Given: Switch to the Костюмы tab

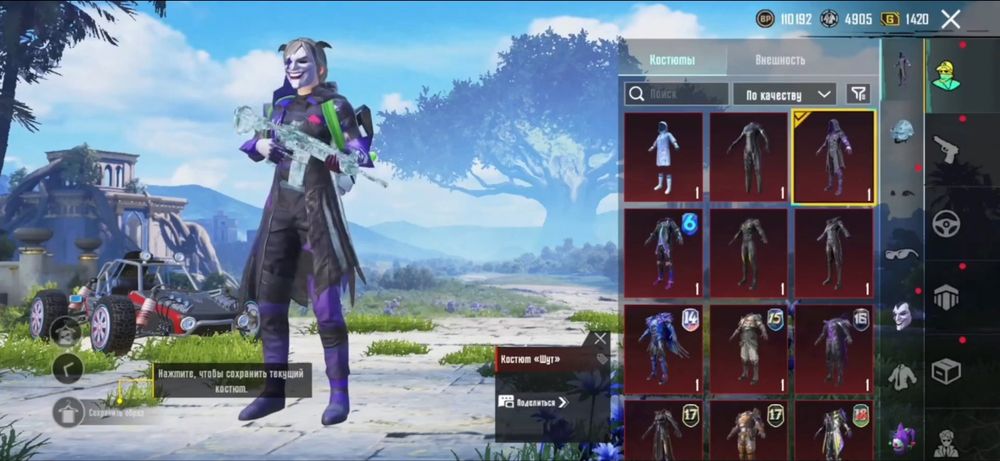Looking at the screenshot, I should point(673,59).
